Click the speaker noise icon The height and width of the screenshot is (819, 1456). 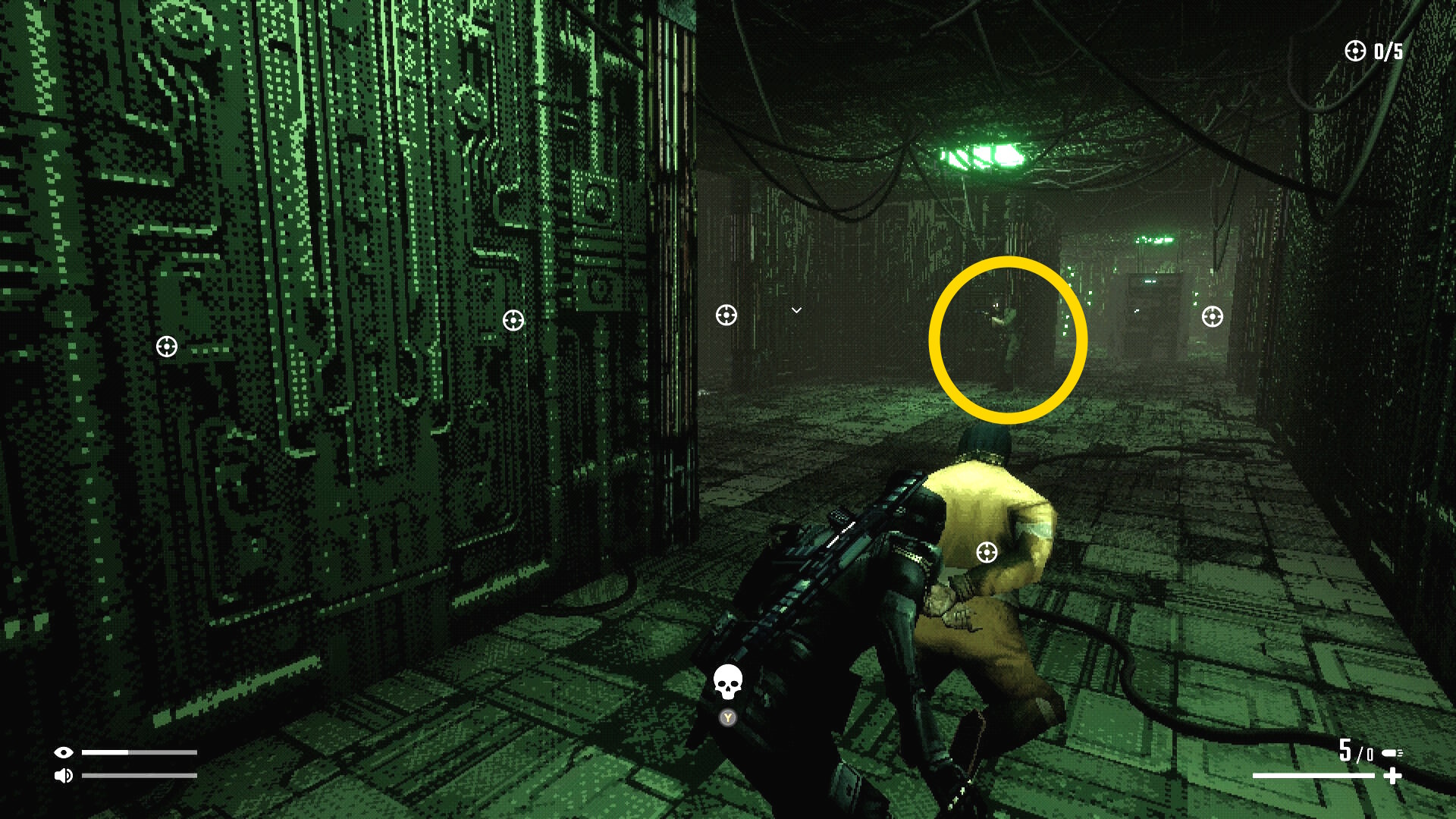(64, 775)
